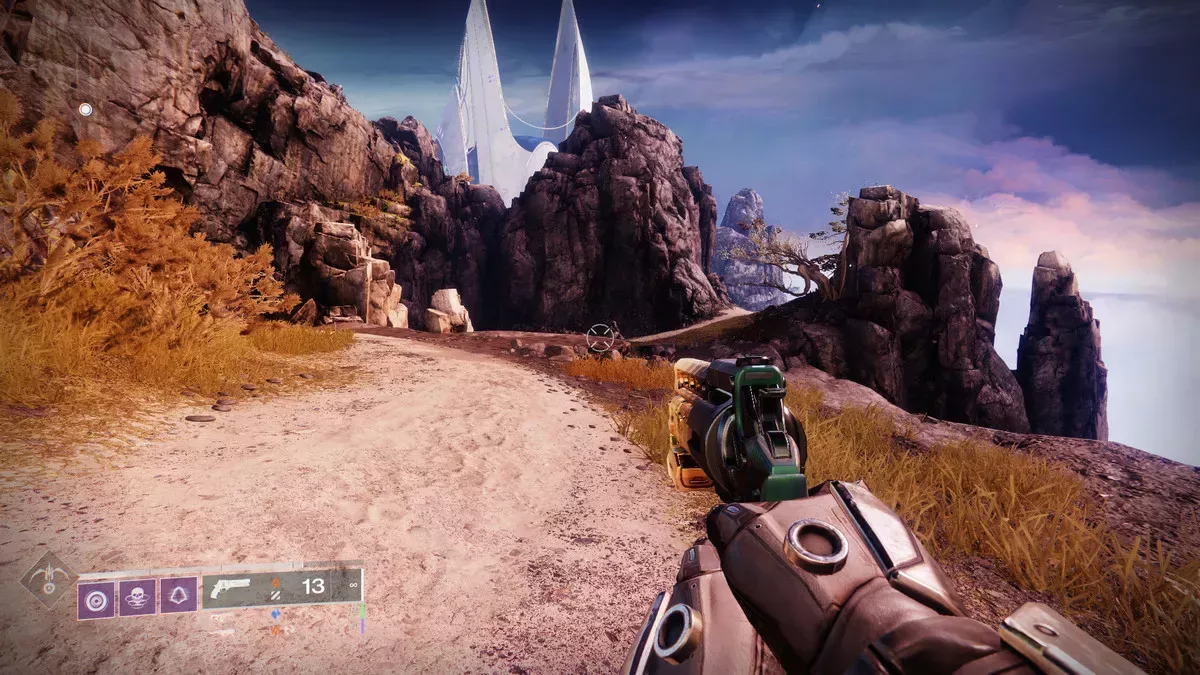Trigger the hooded class ability icon
1200x675 pixels.
coord(178,597)
